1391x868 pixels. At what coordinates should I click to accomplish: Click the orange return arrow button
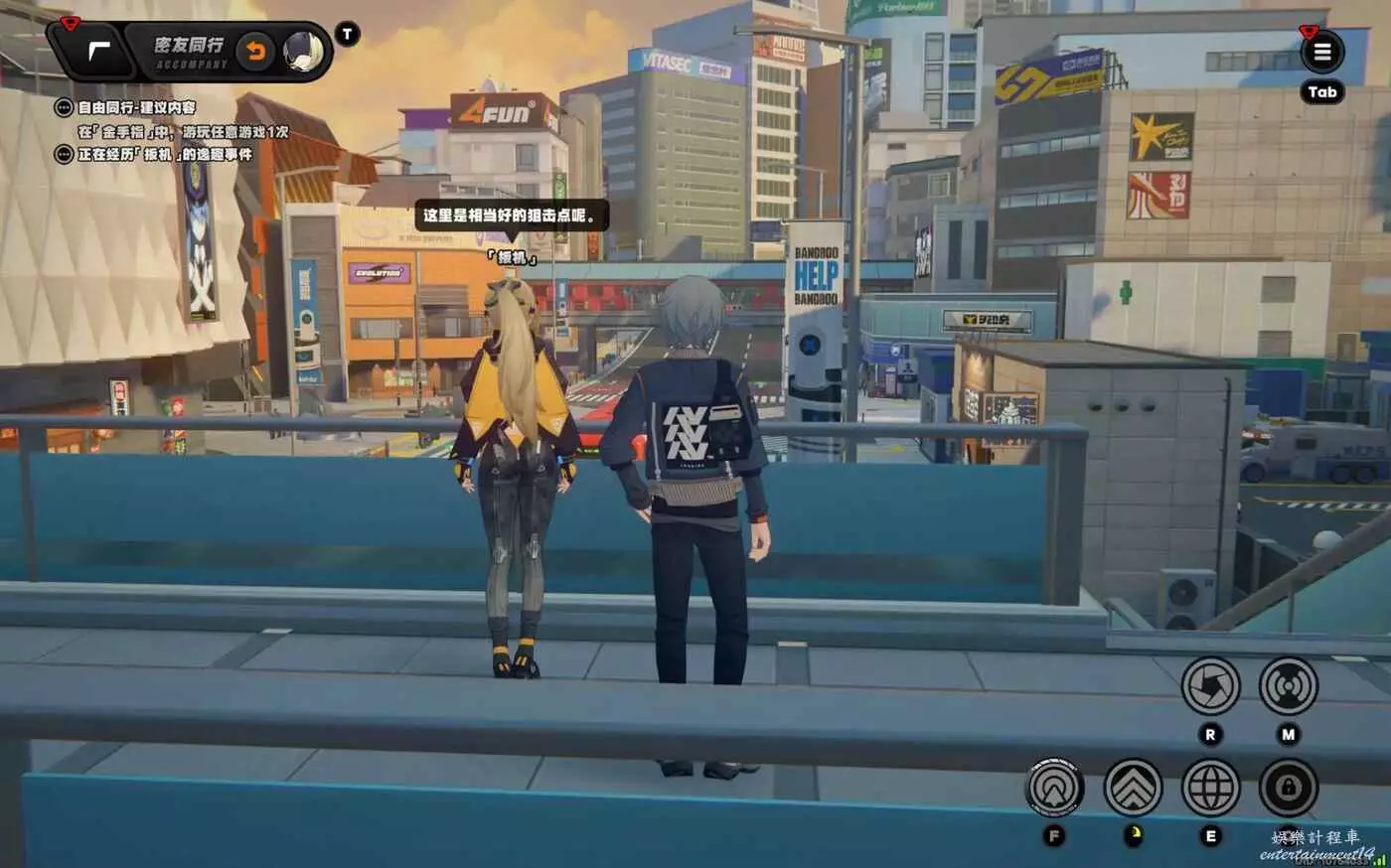(x=255, y=51)
